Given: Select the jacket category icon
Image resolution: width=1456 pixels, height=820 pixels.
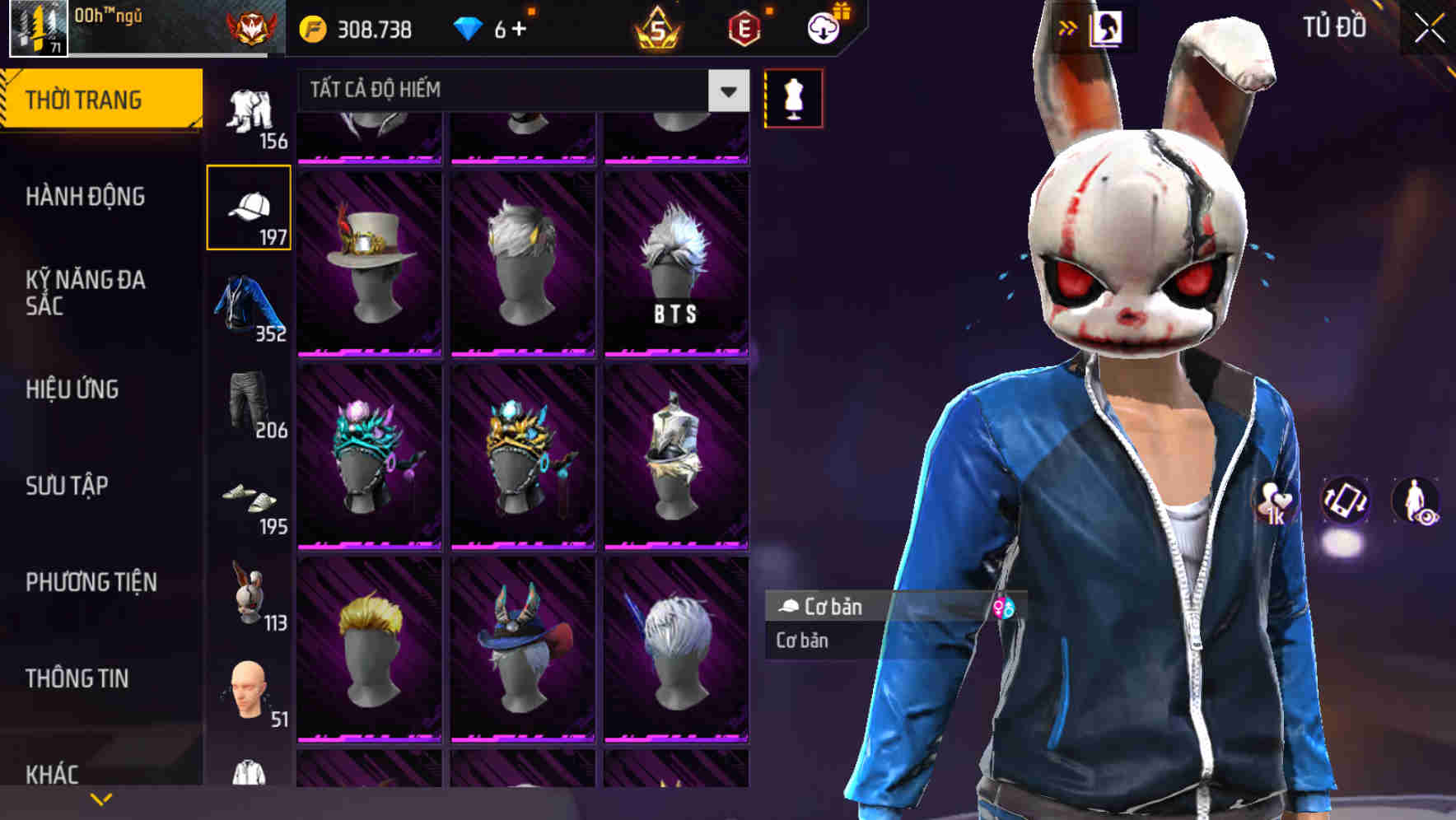Looking at the screenshot, I should (x=250, y=306).
